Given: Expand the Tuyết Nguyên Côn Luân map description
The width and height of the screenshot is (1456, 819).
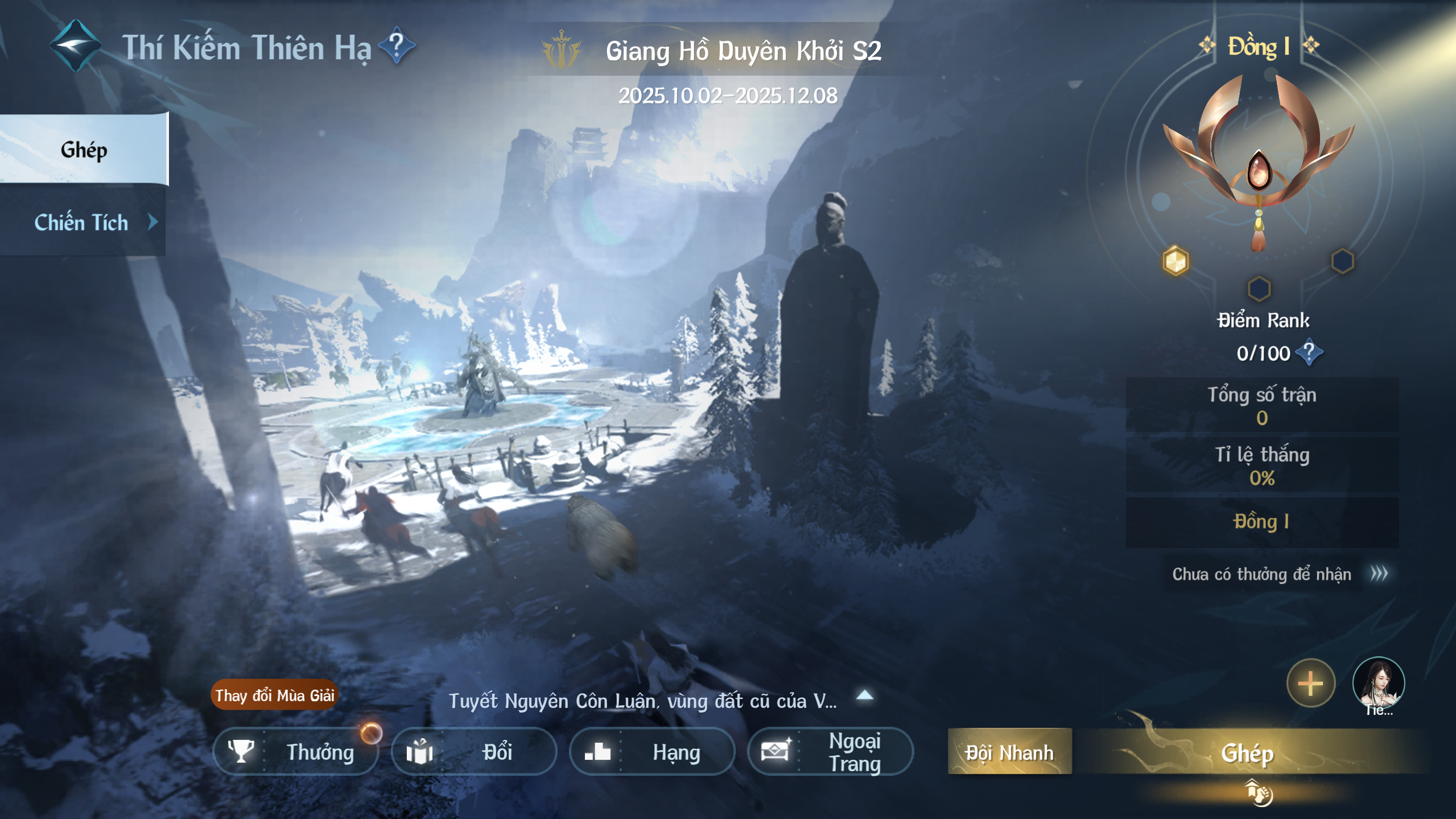Looking at the screenshot, I should point(865,695).
